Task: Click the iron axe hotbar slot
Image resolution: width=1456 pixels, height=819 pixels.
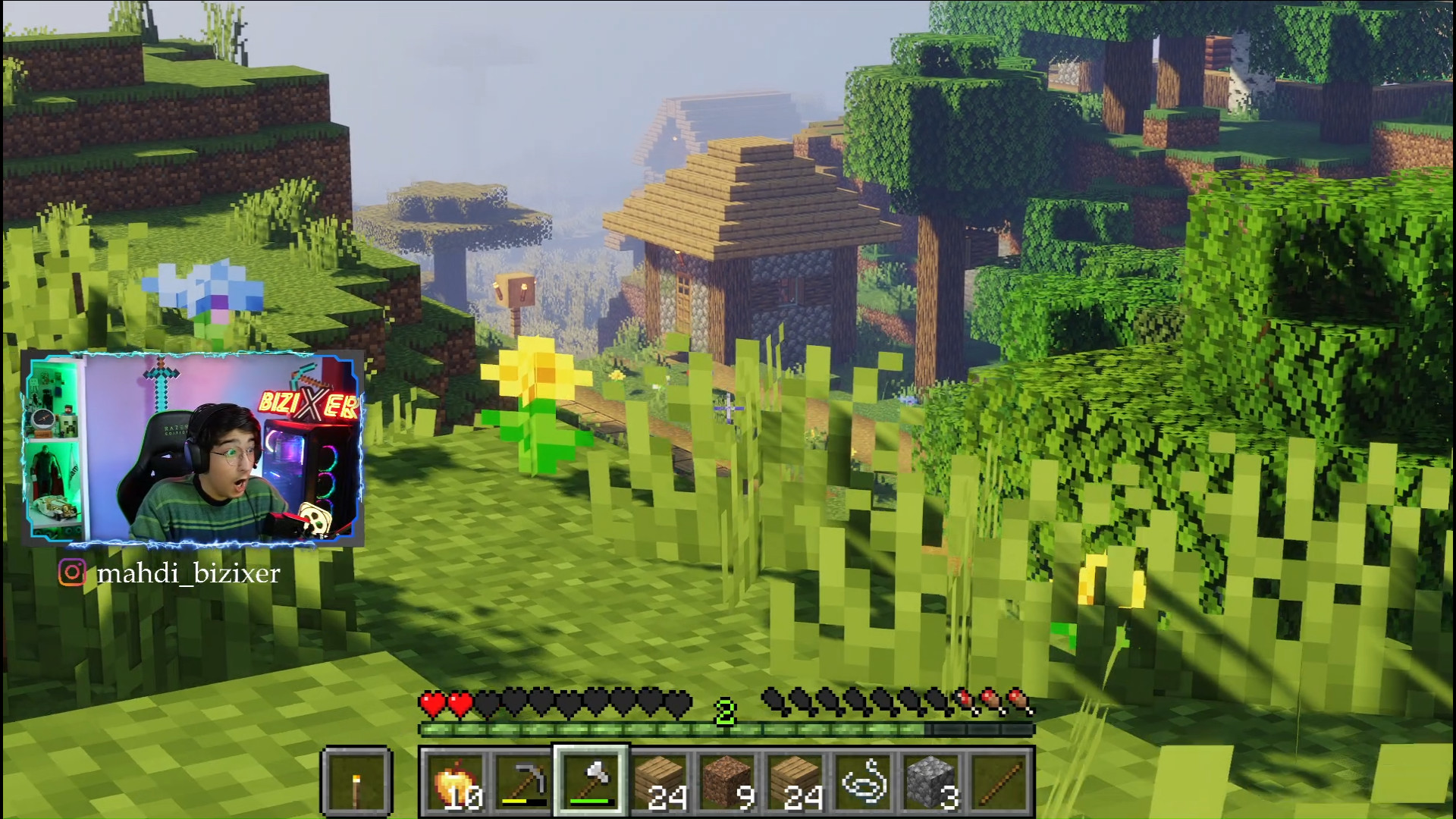Action: click(591, 782)
